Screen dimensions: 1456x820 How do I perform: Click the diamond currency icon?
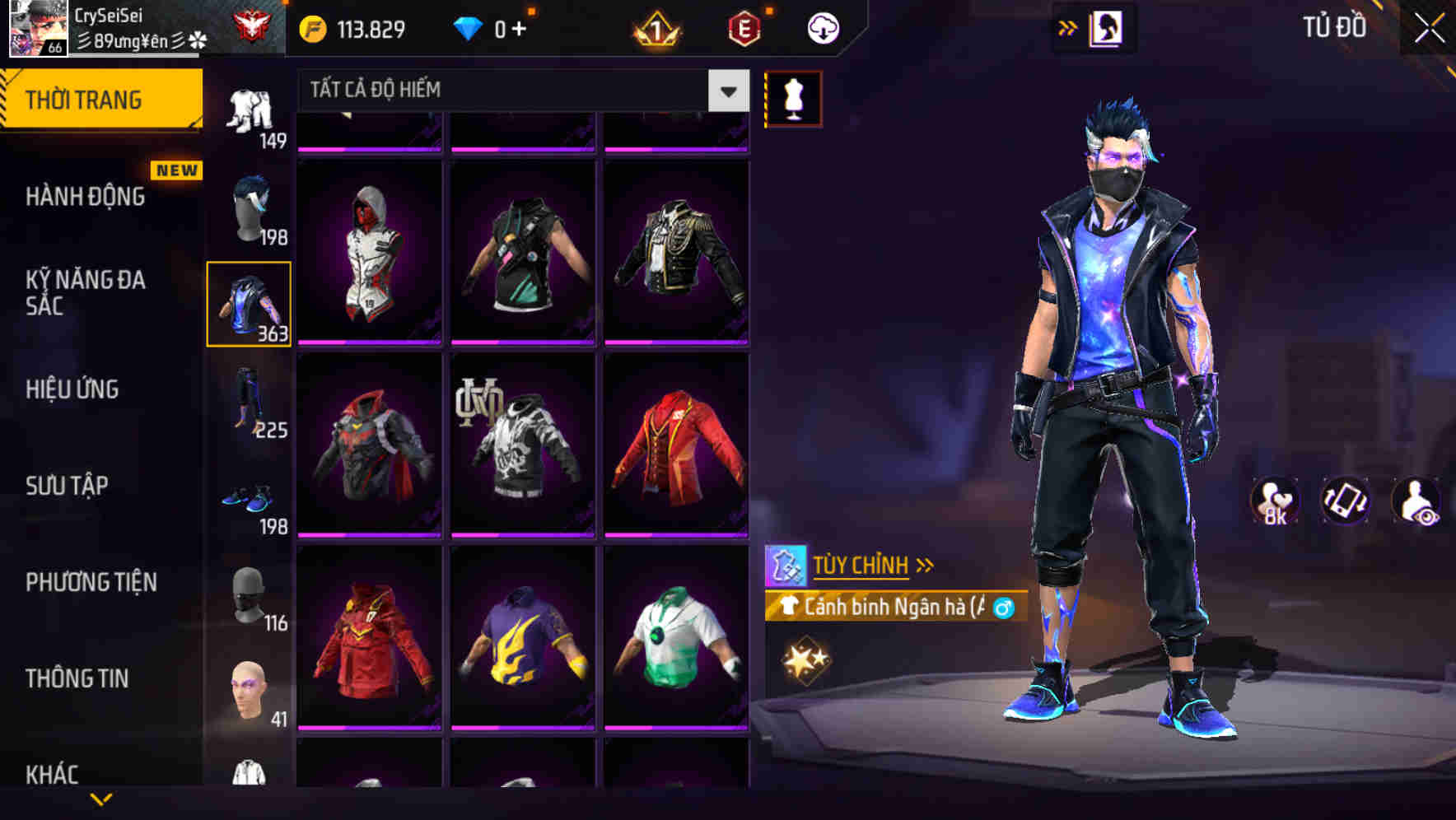pyautogui.click(x=469, y=27)
